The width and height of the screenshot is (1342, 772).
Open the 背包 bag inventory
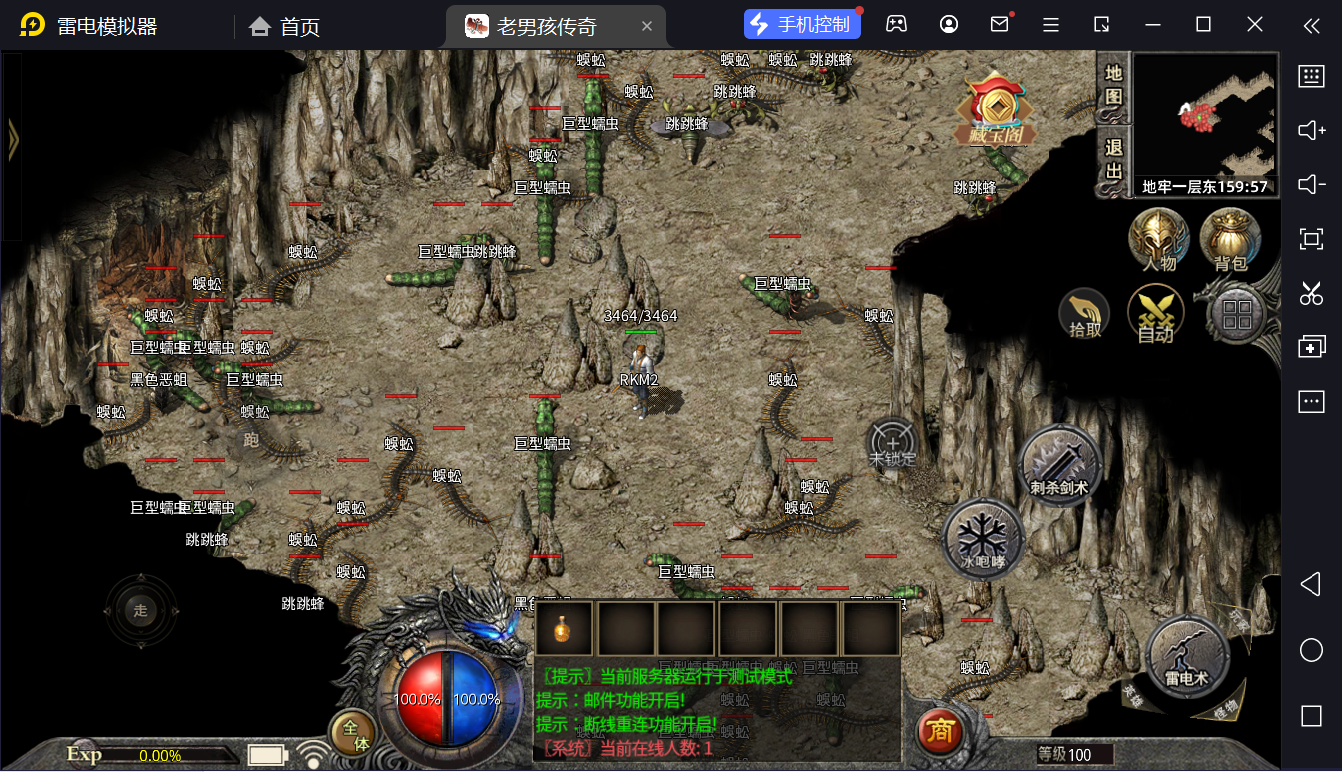pos(1230,240)
